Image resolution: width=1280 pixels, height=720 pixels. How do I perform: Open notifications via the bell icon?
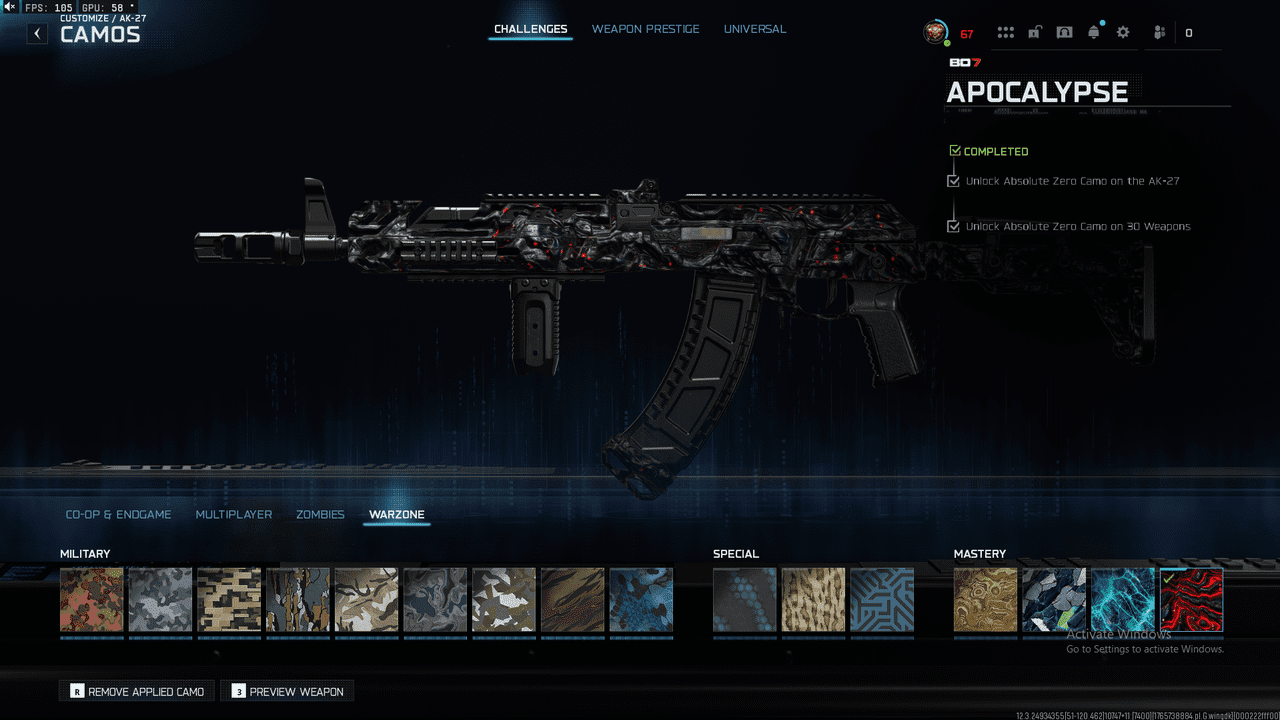click(x=1094, y=33)
